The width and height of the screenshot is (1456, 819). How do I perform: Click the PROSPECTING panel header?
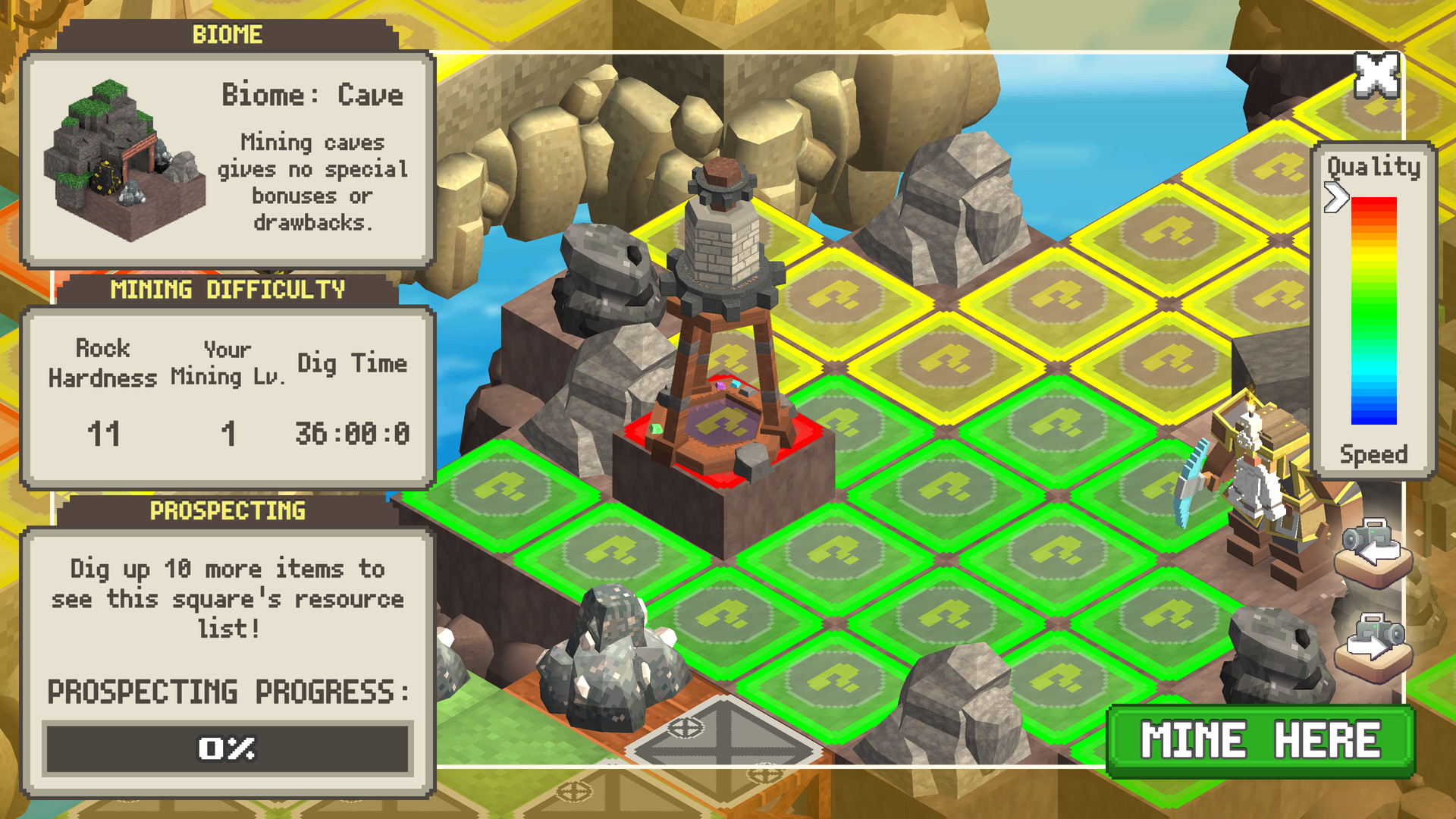(x=227, y=511)
